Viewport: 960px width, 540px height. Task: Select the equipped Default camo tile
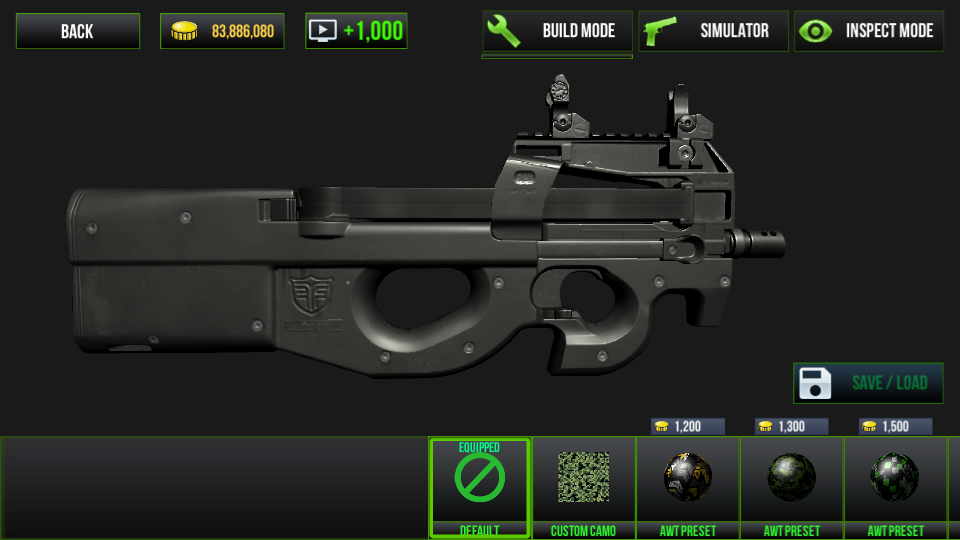[480, 487]
